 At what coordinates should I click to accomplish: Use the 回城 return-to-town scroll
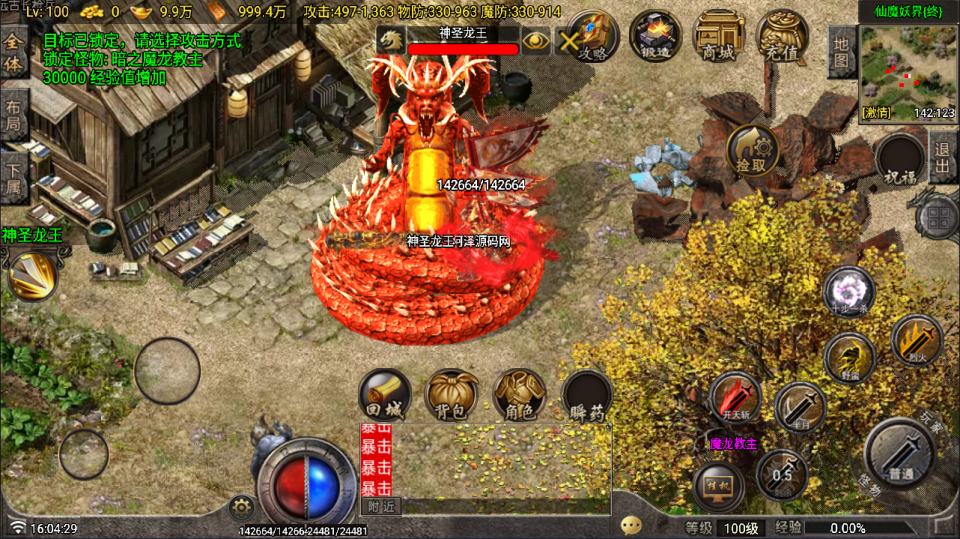[x=385, y=395]
